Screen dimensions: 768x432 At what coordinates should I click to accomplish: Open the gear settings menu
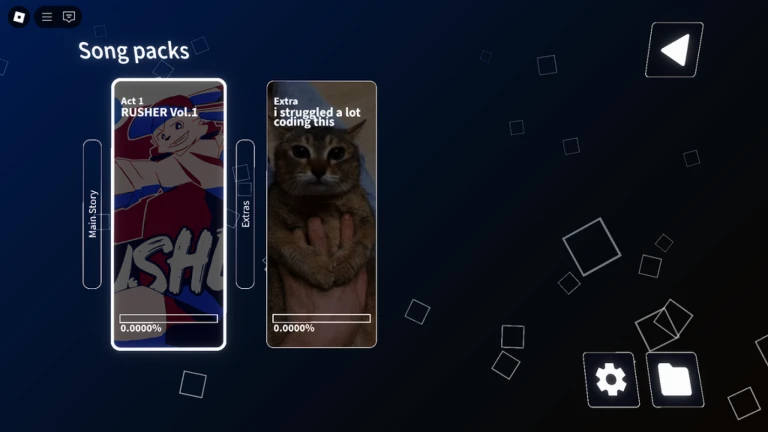pos(609,380)
